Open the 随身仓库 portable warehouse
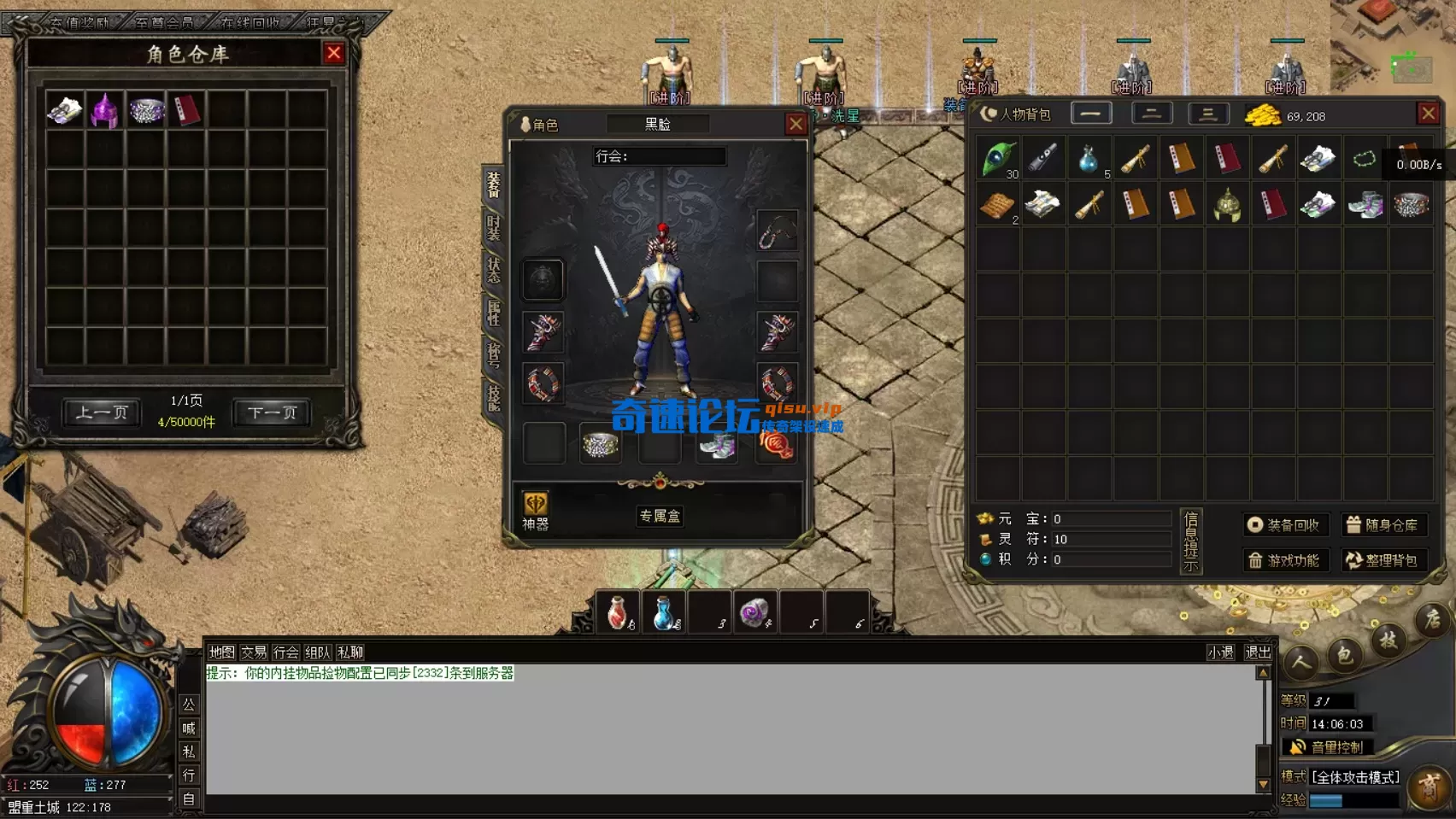The height and width of the screenshot is (819, 1456). tap(1383, 525)
